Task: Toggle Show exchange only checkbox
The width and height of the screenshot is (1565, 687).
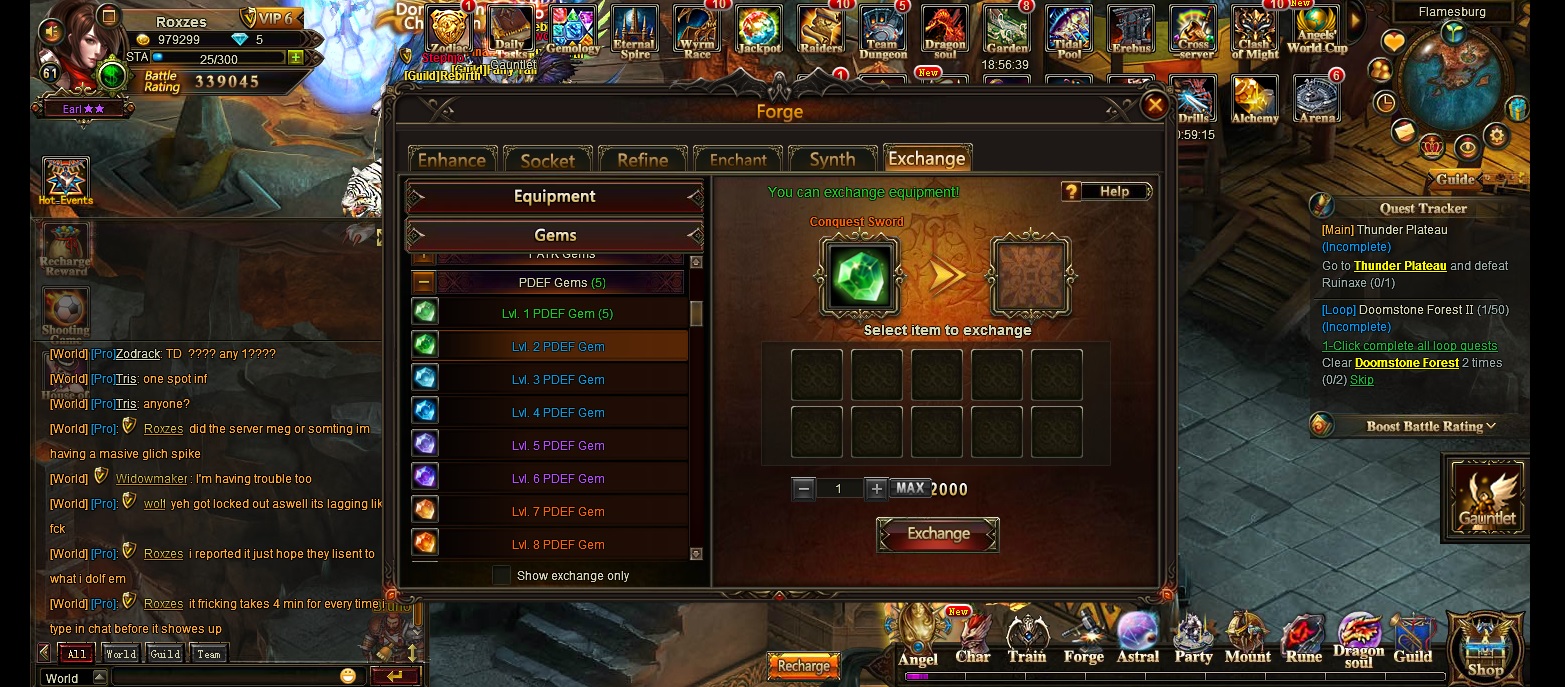Action: pos(501,576)
